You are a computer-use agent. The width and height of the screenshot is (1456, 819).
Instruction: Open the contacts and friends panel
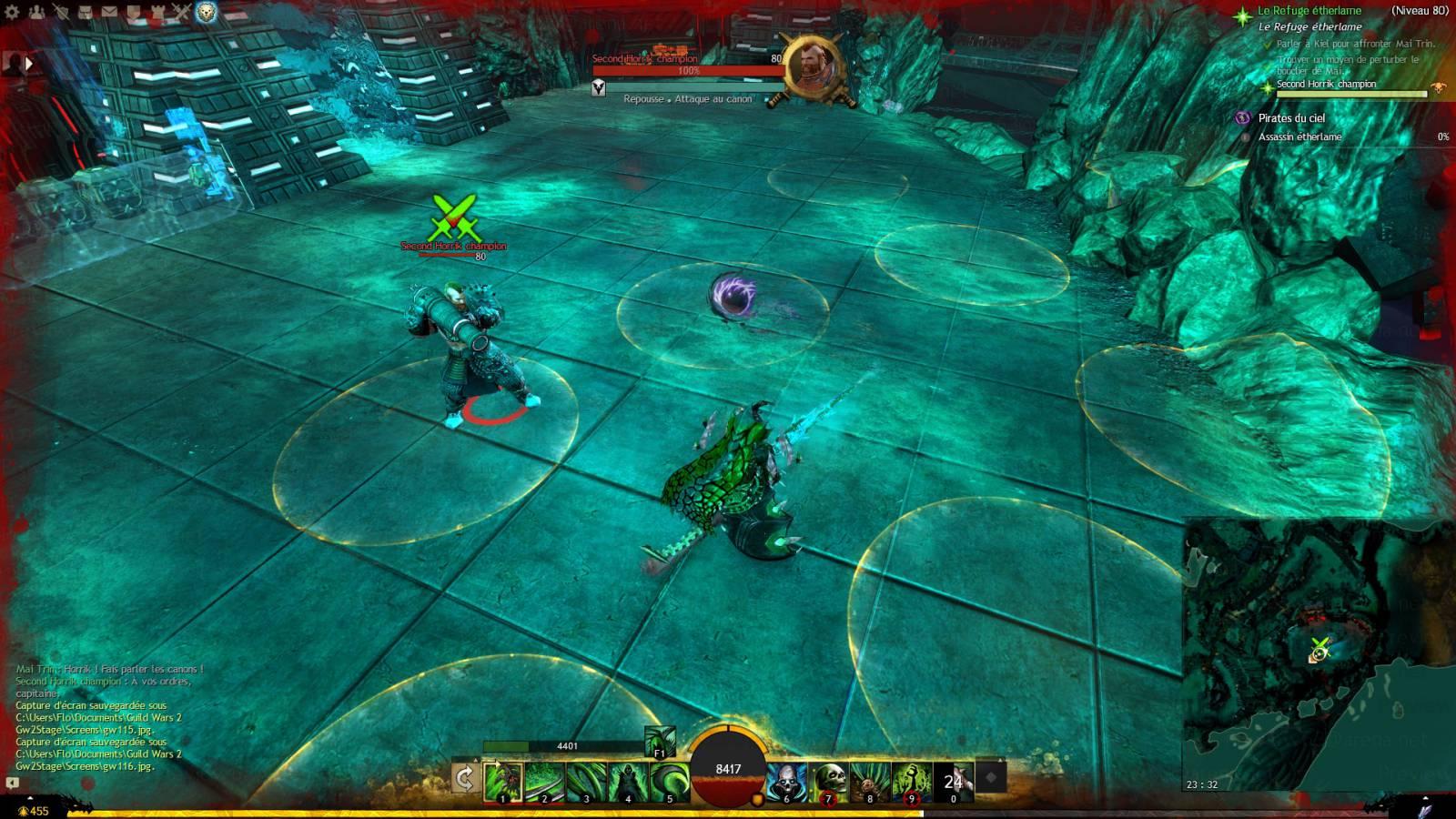[x=37, y=13]
